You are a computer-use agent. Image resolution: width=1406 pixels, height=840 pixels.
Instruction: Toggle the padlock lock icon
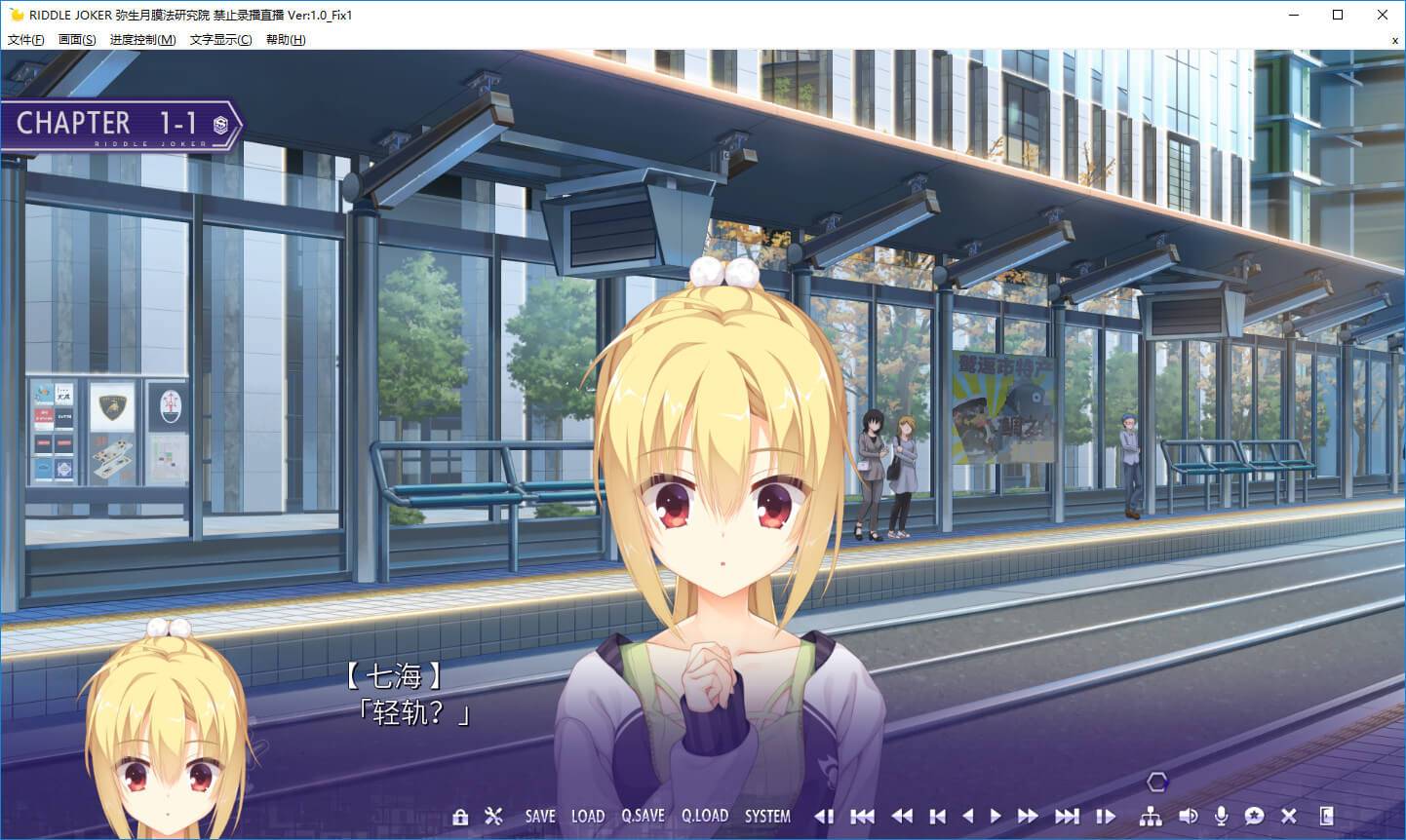click(460, 817)
